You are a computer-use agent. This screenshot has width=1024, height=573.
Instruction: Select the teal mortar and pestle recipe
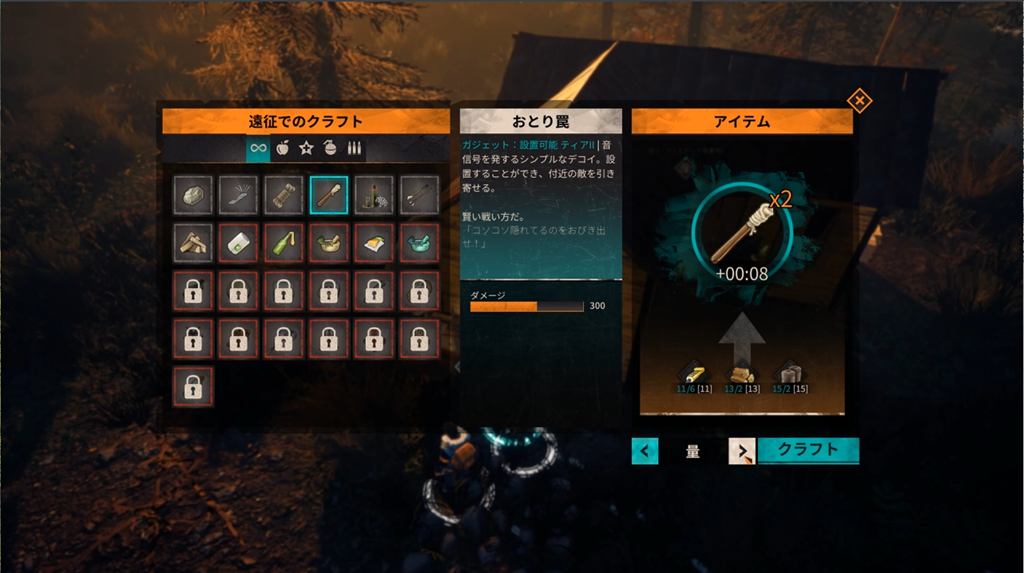pyautogui.click(x=419, y=242)
